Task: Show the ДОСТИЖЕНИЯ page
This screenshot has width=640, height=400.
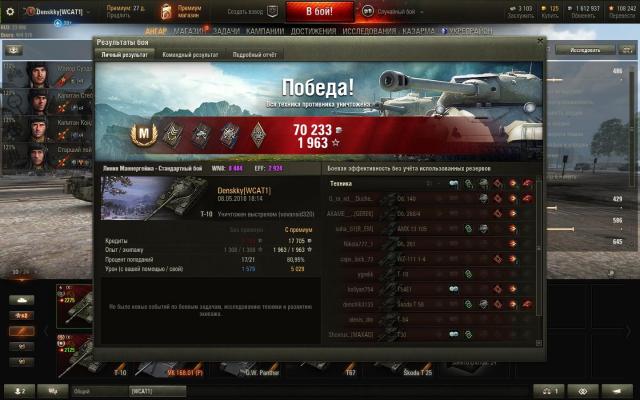Action: click(314, 32)
